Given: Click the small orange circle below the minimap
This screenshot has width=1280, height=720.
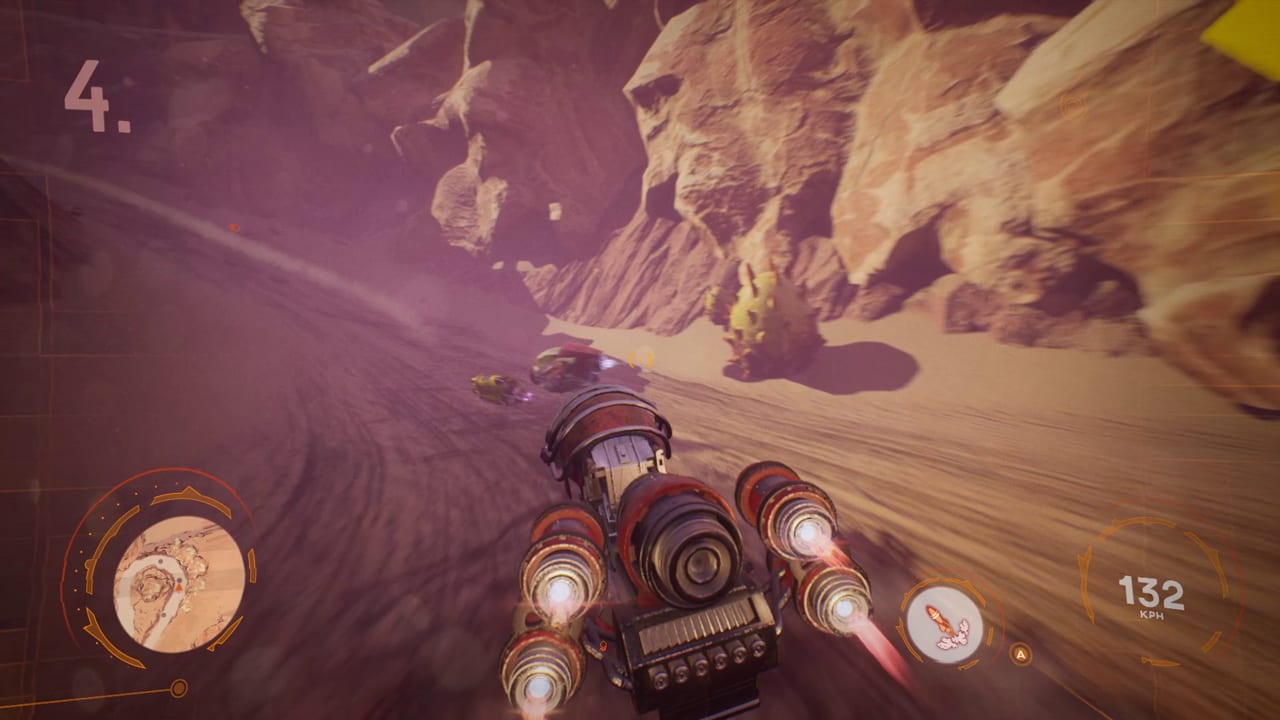Looking at the screenshot, I should [179, 687].
